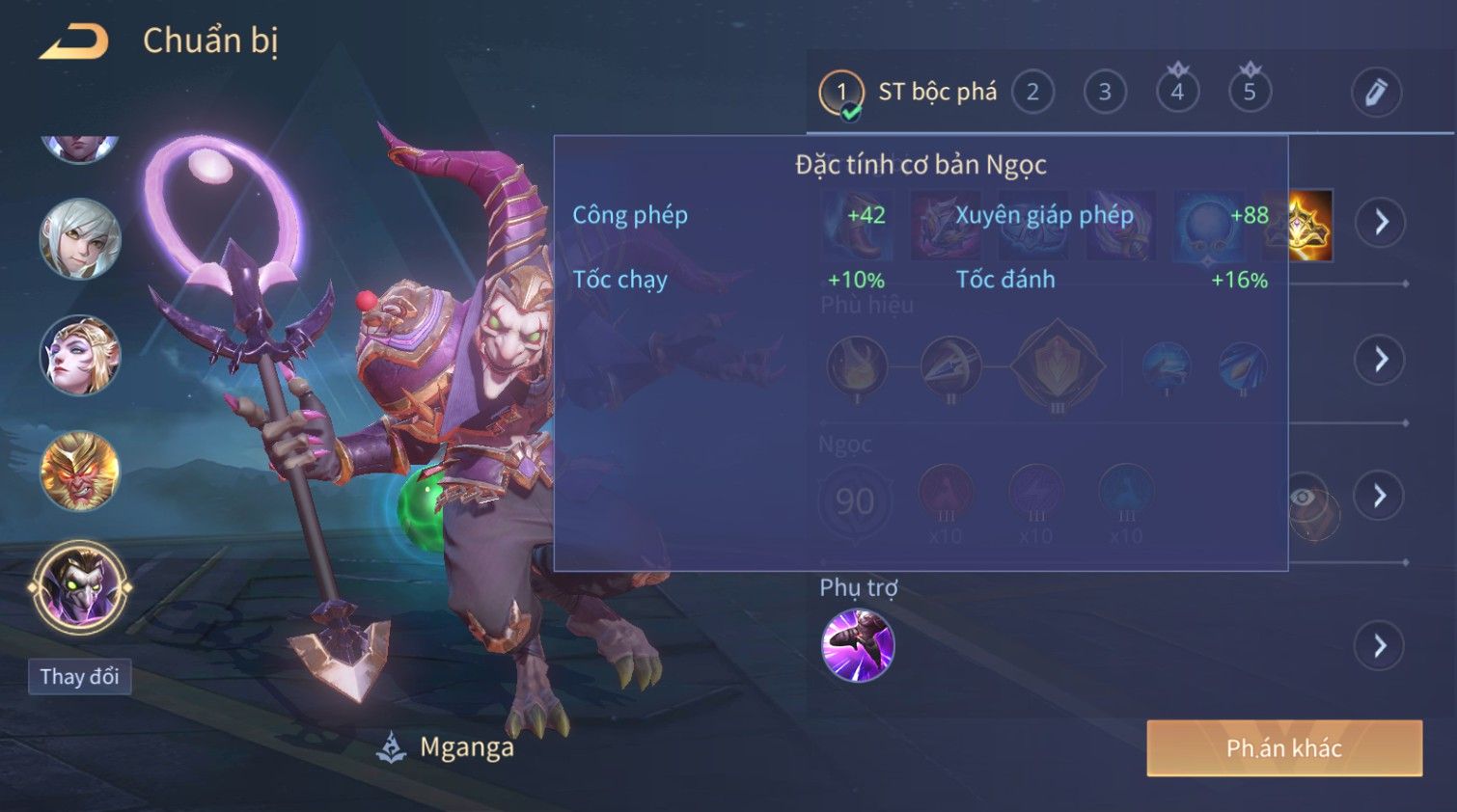Choose the white-haired hero portrait
Viewport: 1457px width, 812px height.
coord(80,239)
